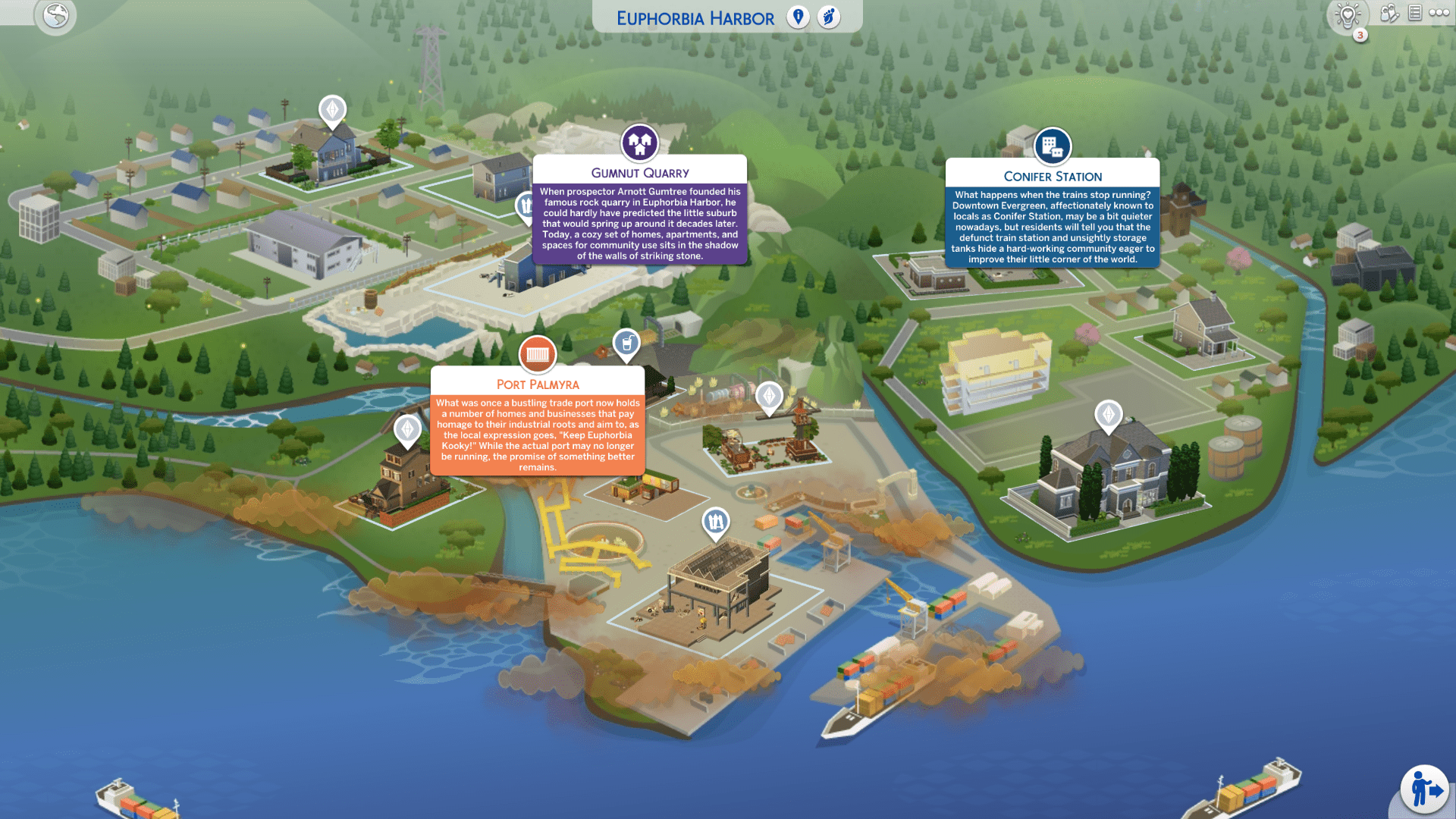Select the Gumnut Quarry neighborhood icon
Screen dimensions: 1456x819
tap(639, 142)
